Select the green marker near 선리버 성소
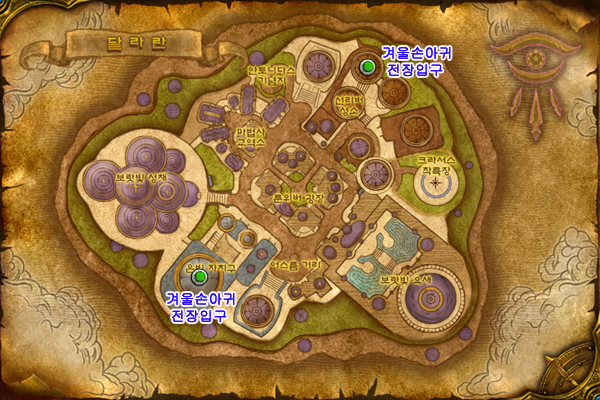Viewport: 600px width, 400px height. click(368, 67)
